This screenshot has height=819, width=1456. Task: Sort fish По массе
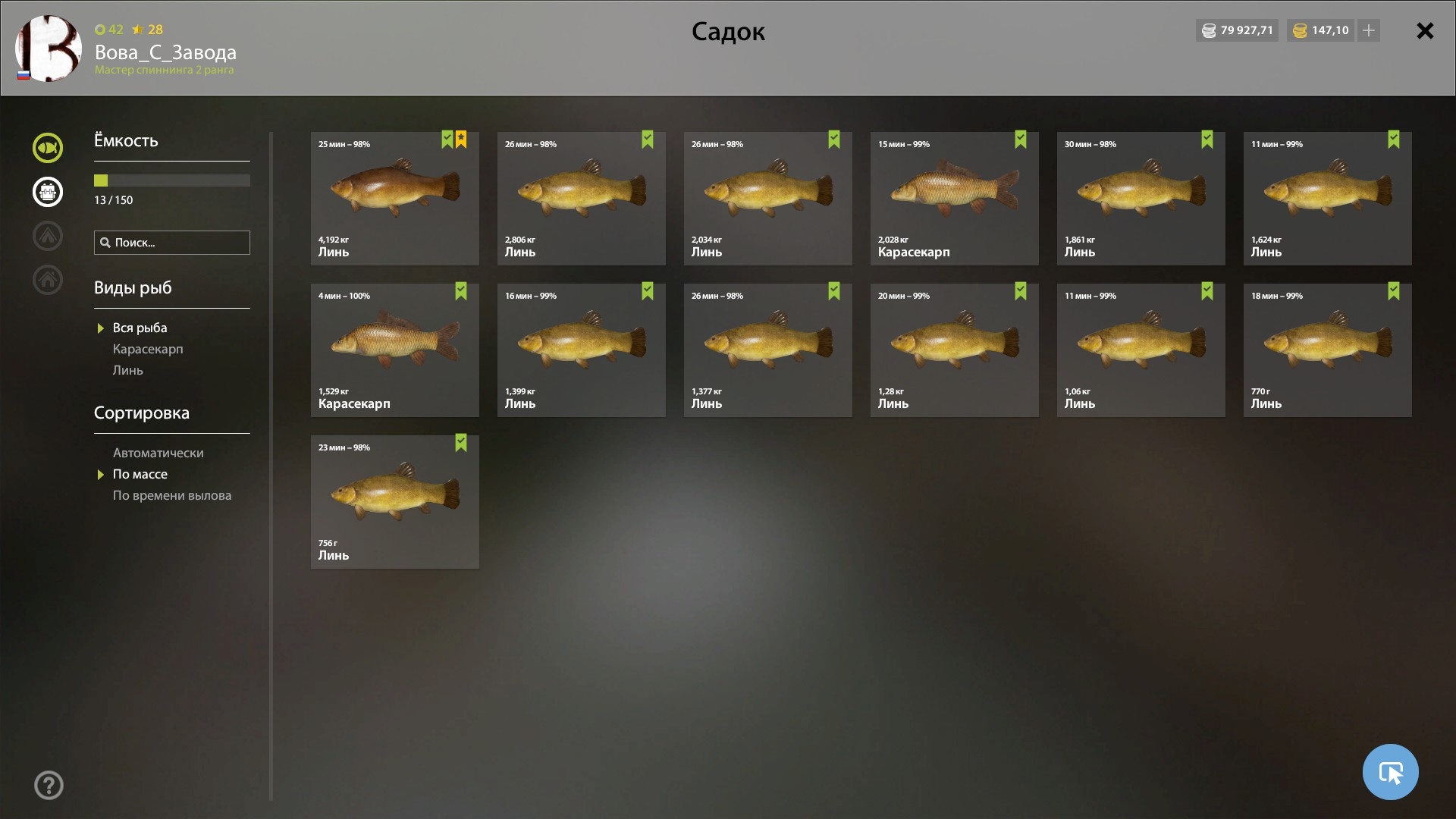[x=140, y=474]
